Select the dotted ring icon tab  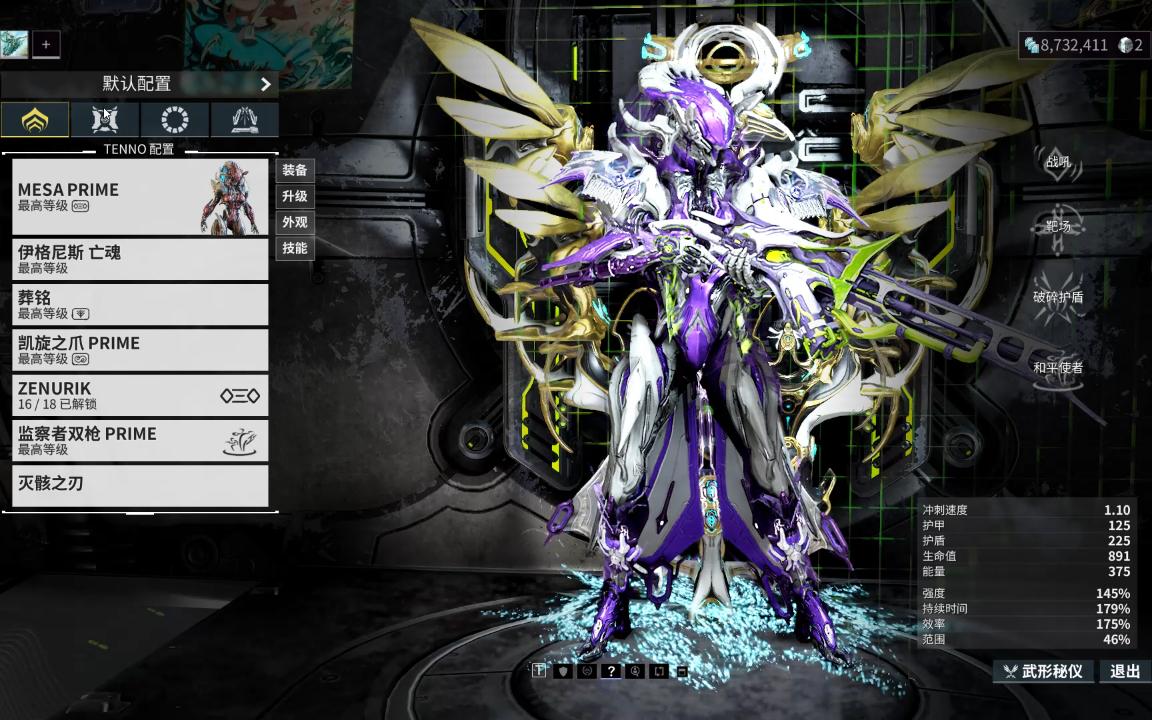[x=175, y=120]
